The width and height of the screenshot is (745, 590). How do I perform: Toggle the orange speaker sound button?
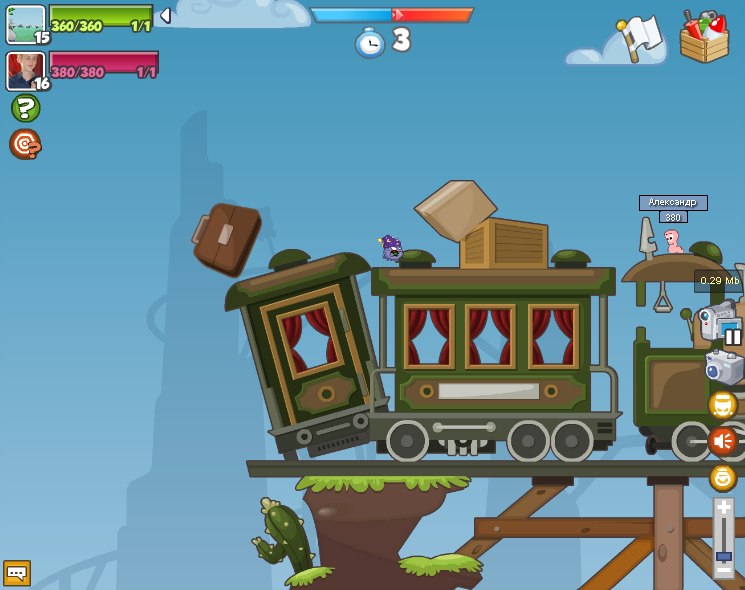pyautogui.click(x=722, y=440)
